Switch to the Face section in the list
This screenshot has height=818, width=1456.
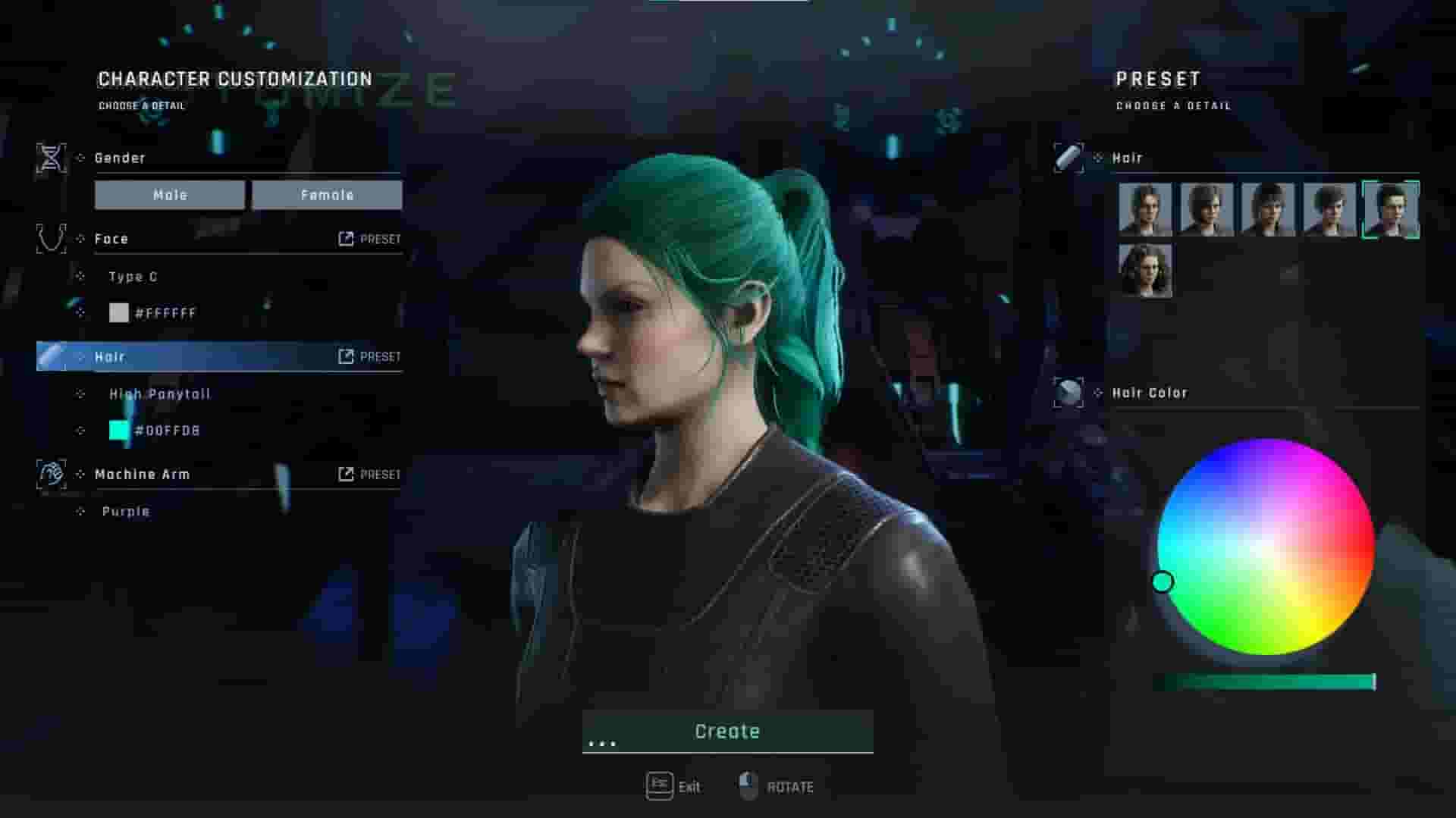pyautogui.click(x=112, y=237)
